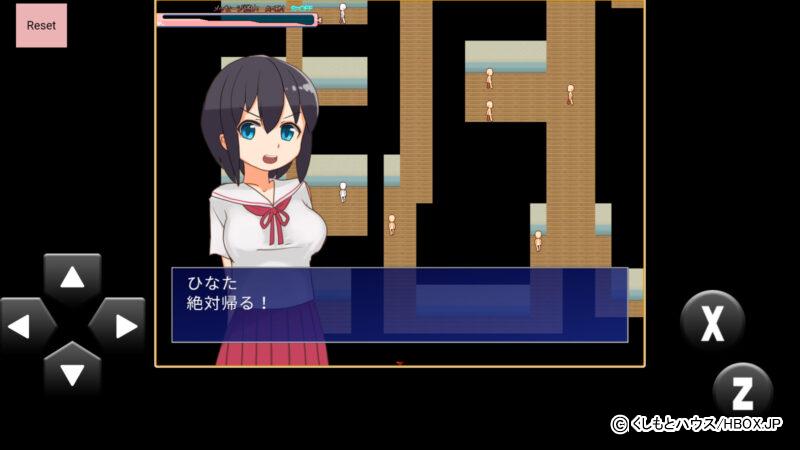Screen dimensions: 800x450
Task: Advance the ひなた dialogue box
Action: click(x=399, y=304)
